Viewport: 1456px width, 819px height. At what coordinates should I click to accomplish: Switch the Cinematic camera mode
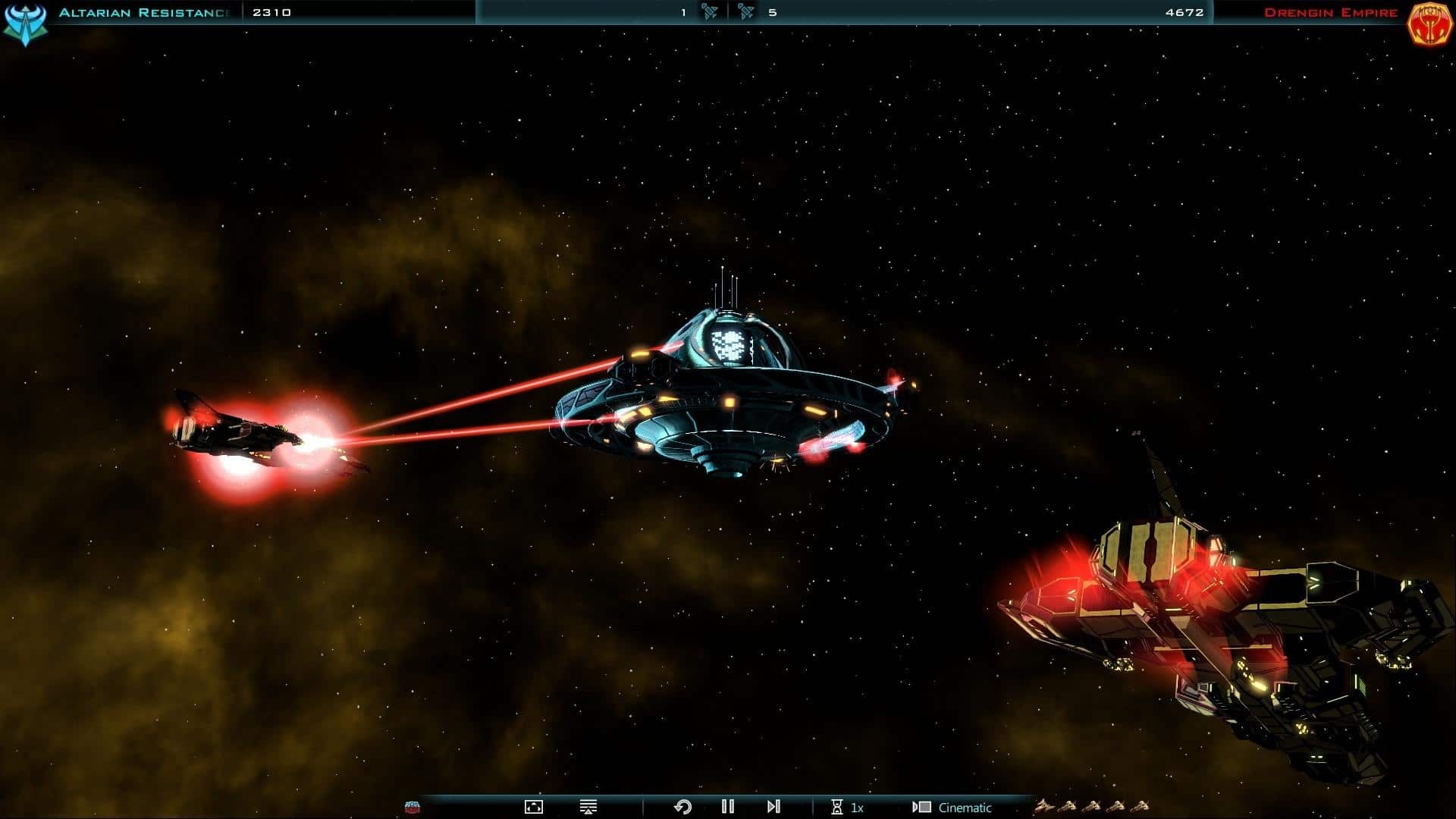[x=952, y=808]
